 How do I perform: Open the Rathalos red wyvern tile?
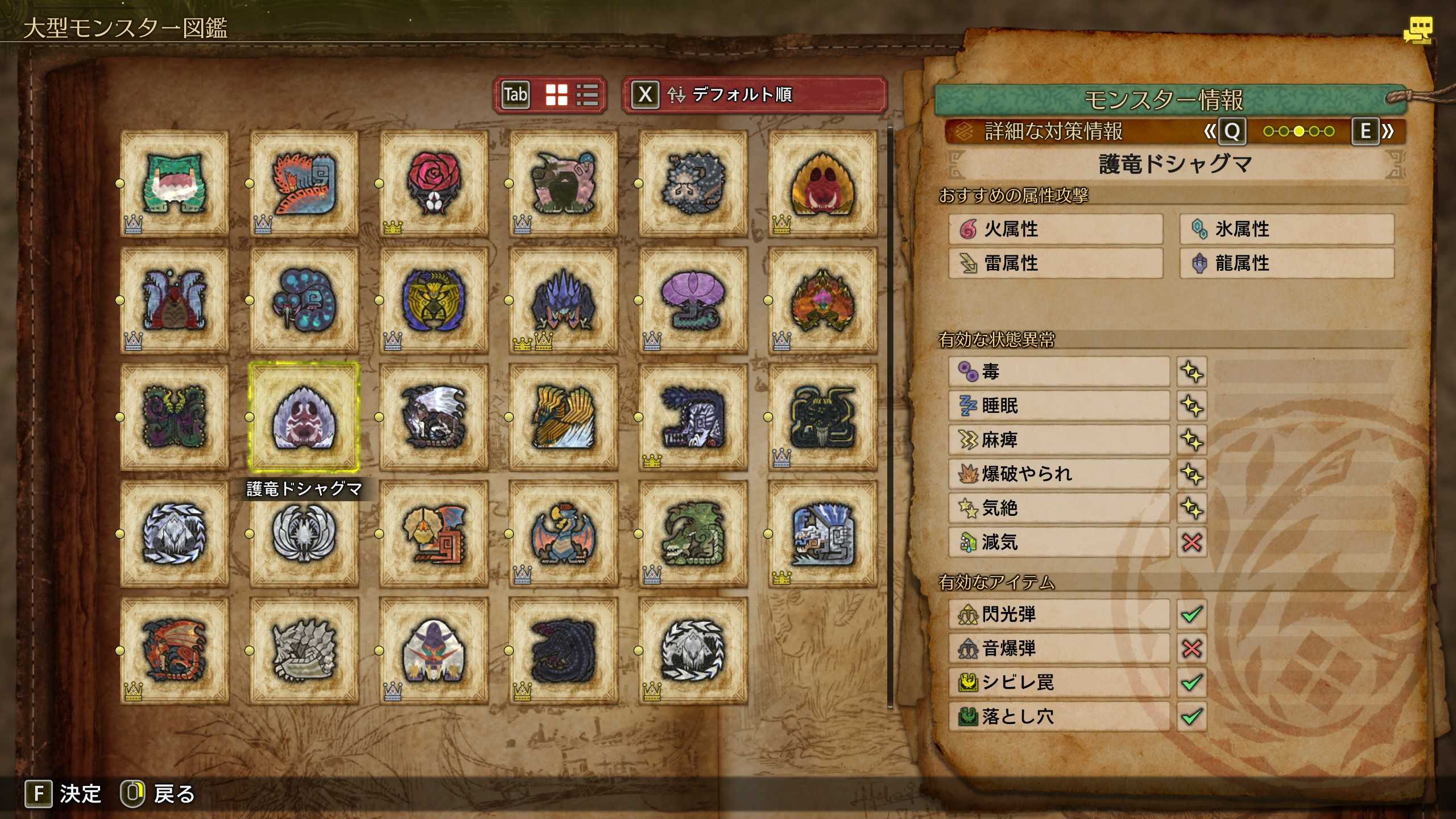[x=175, y=651]
